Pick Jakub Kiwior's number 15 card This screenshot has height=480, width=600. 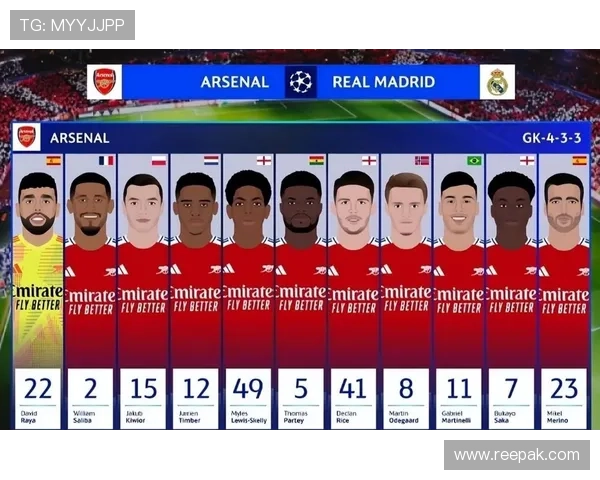click(143, 290)
